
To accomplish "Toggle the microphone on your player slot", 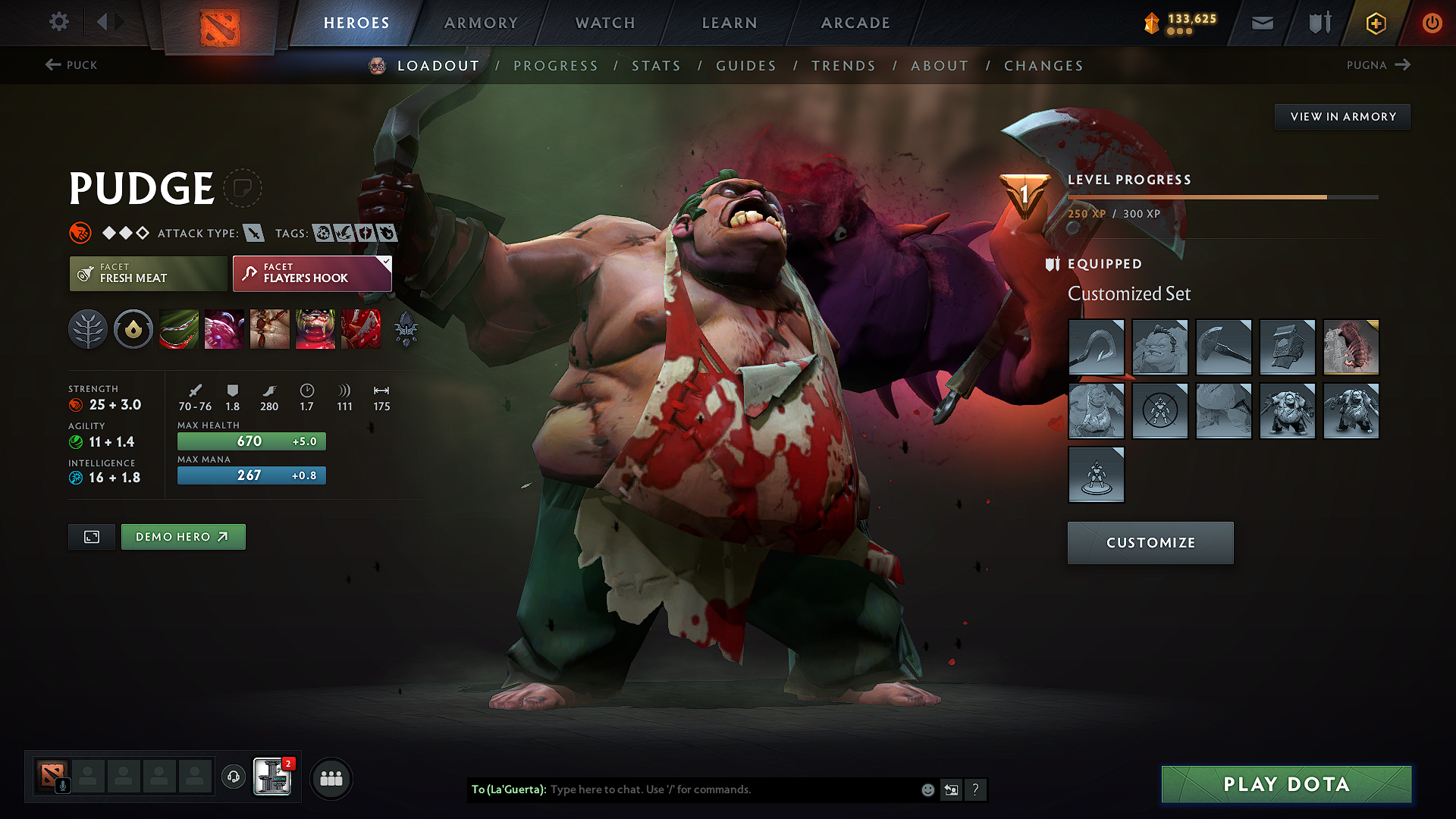I will click(63, 786).
